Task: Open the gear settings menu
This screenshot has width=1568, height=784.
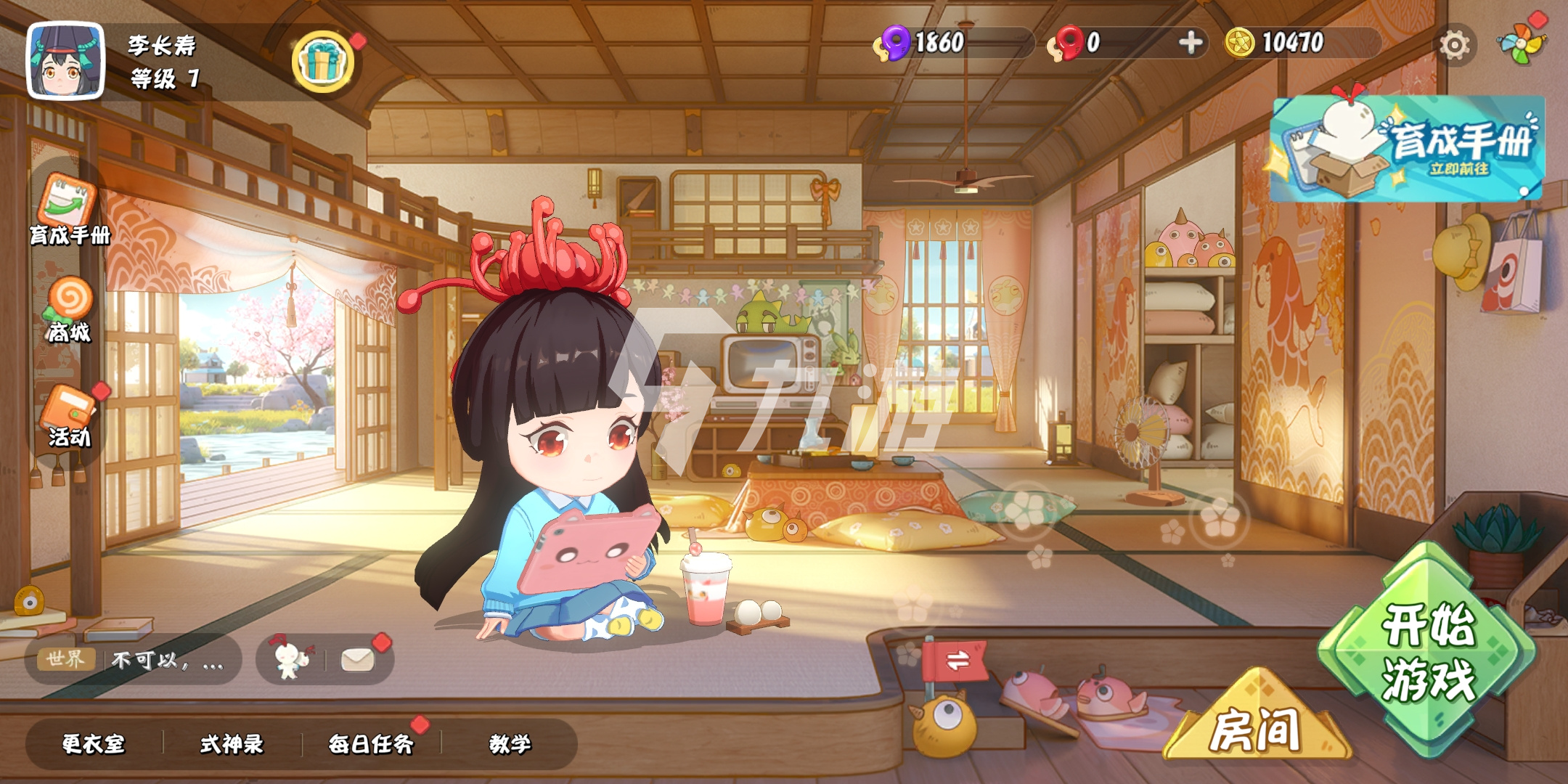Action: click(1454, 45)
